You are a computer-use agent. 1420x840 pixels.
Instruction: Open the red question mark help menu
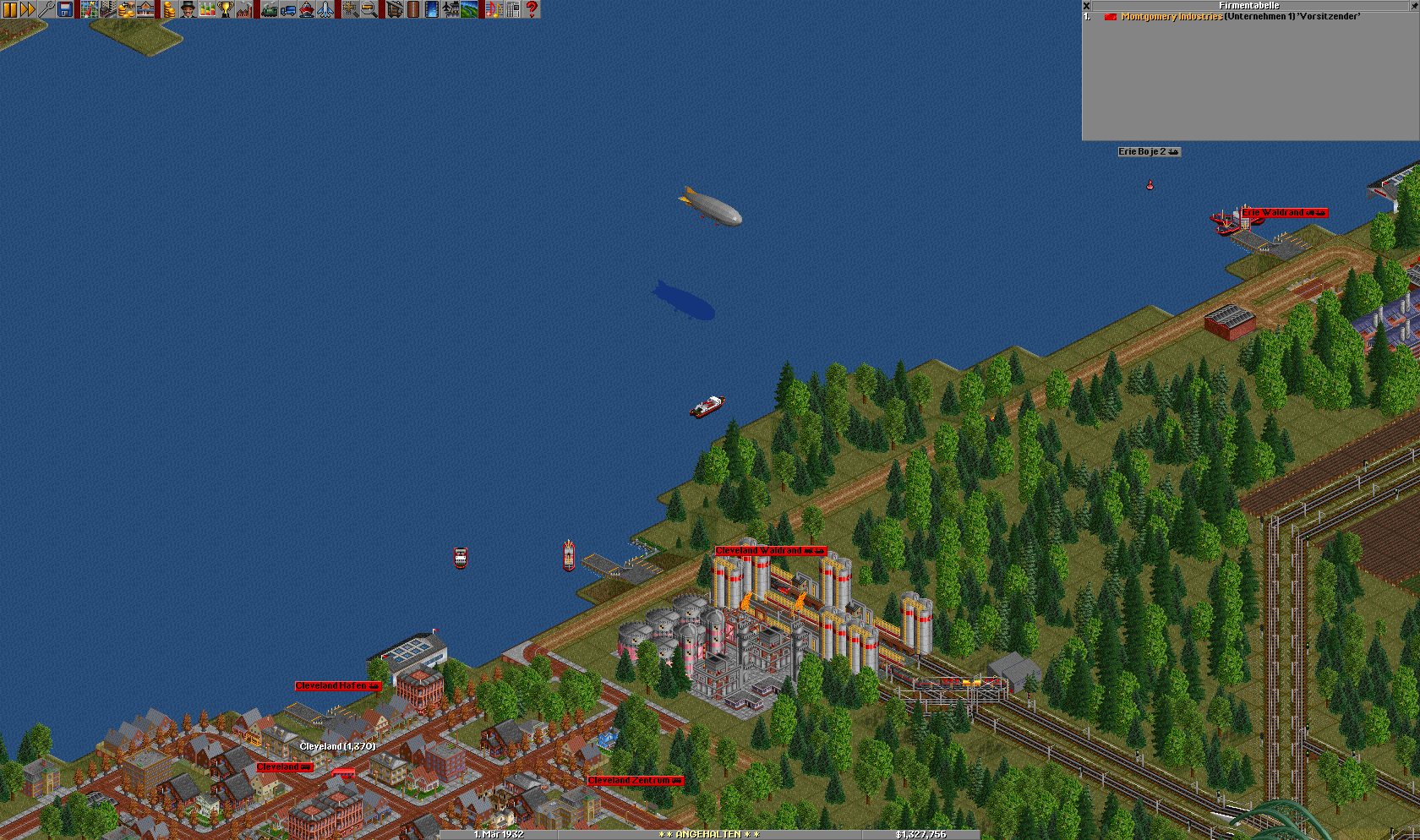pyautogui.click(x=532, y=9)
